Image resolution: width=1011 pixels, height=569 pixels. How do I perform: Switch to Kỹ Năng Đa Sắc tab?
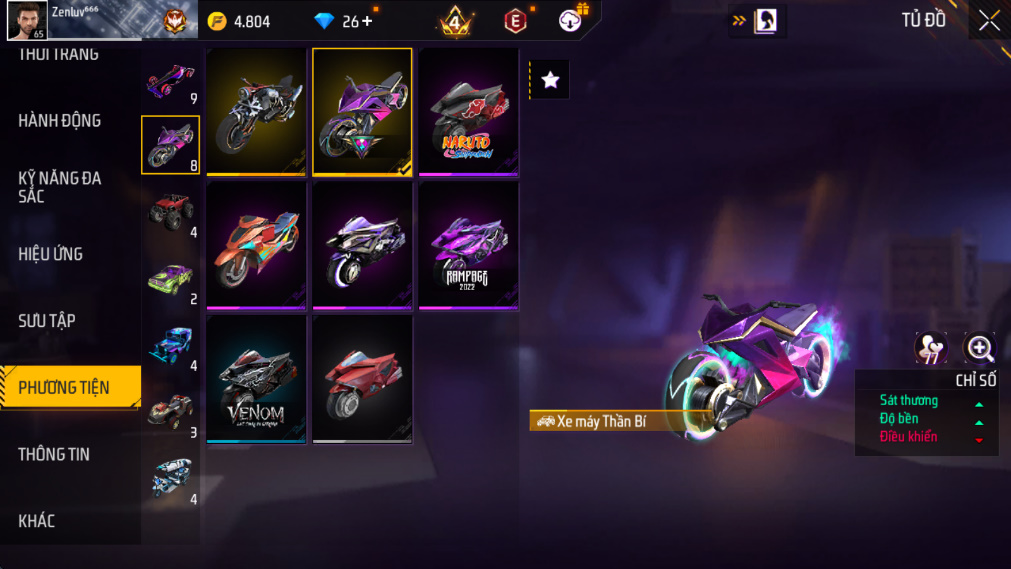(x=60, y=187)
